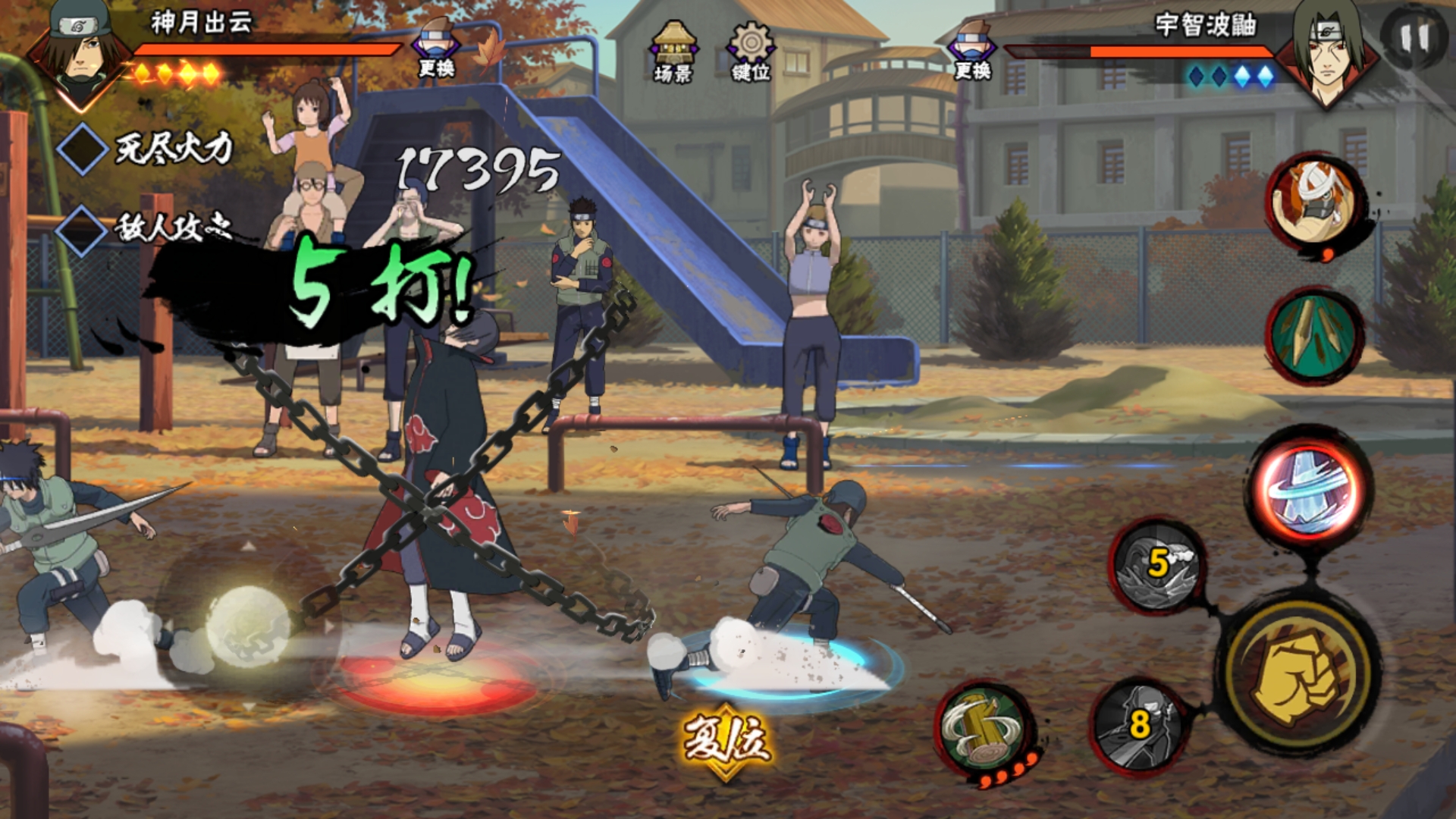Viewport: 1456px width, 819px height.
Task: Swap the left player's ninja with 更换
Action: click(436, 50)
